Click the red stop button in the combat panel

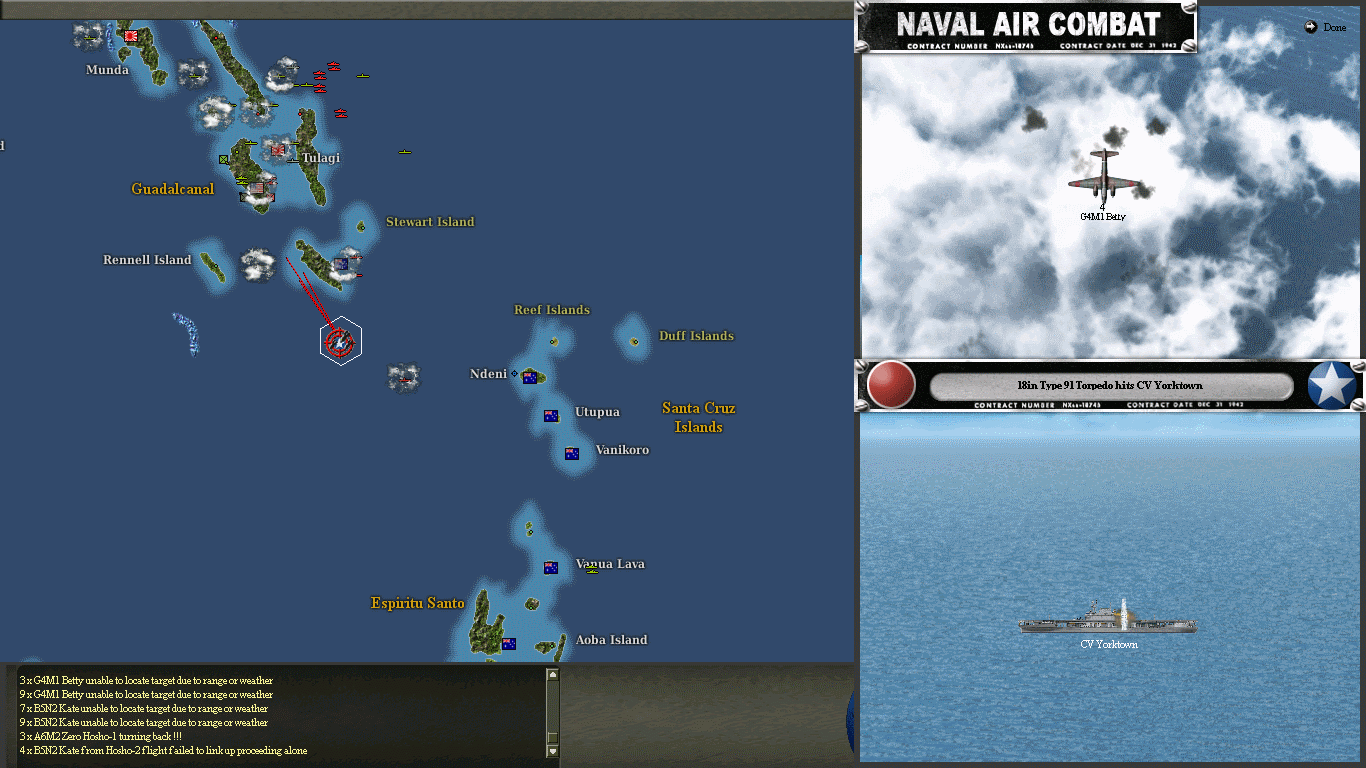[x=889, y=385]
